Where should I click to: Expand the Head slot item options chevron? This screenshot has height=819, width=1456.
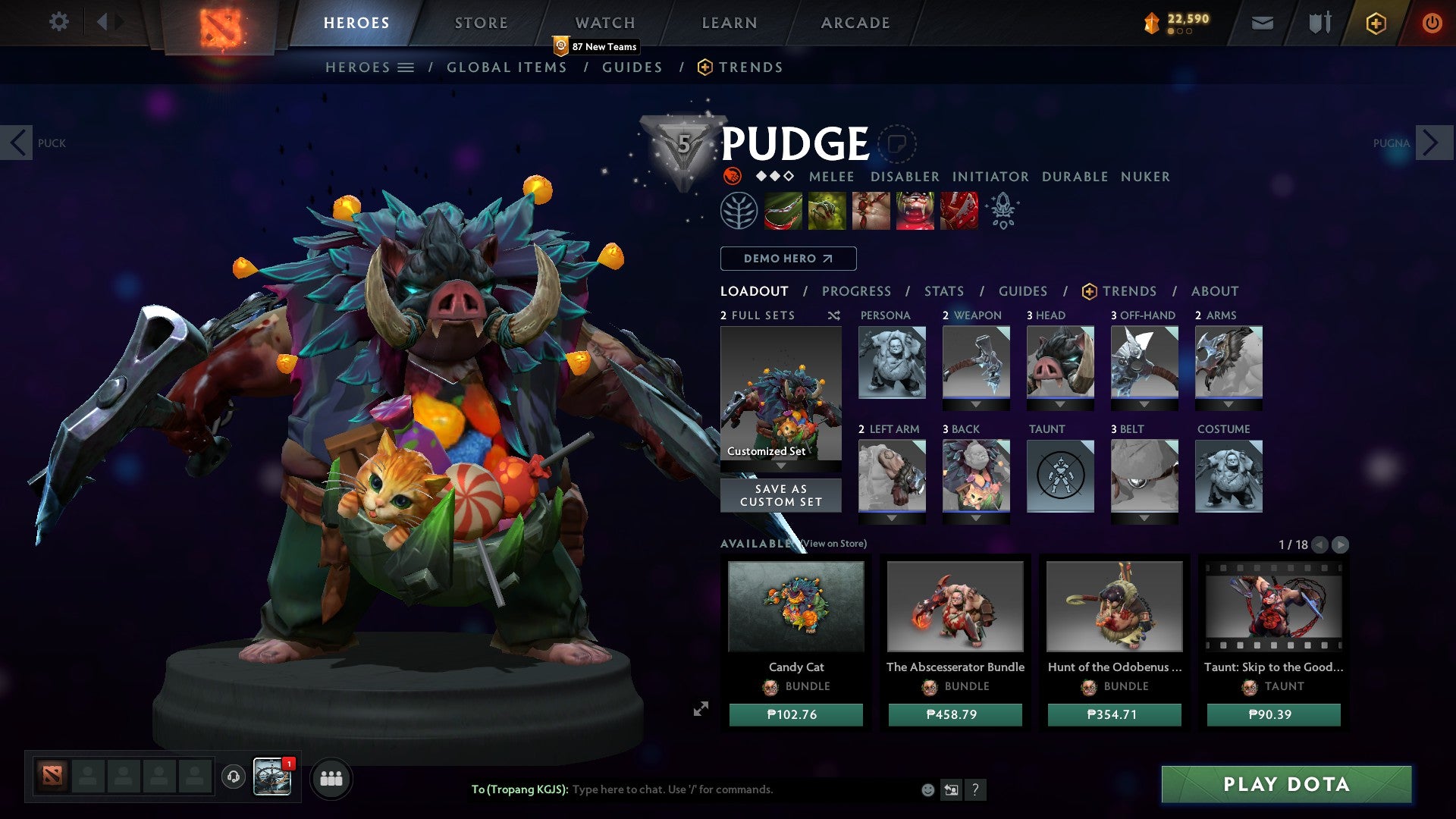click(1060, 404)
